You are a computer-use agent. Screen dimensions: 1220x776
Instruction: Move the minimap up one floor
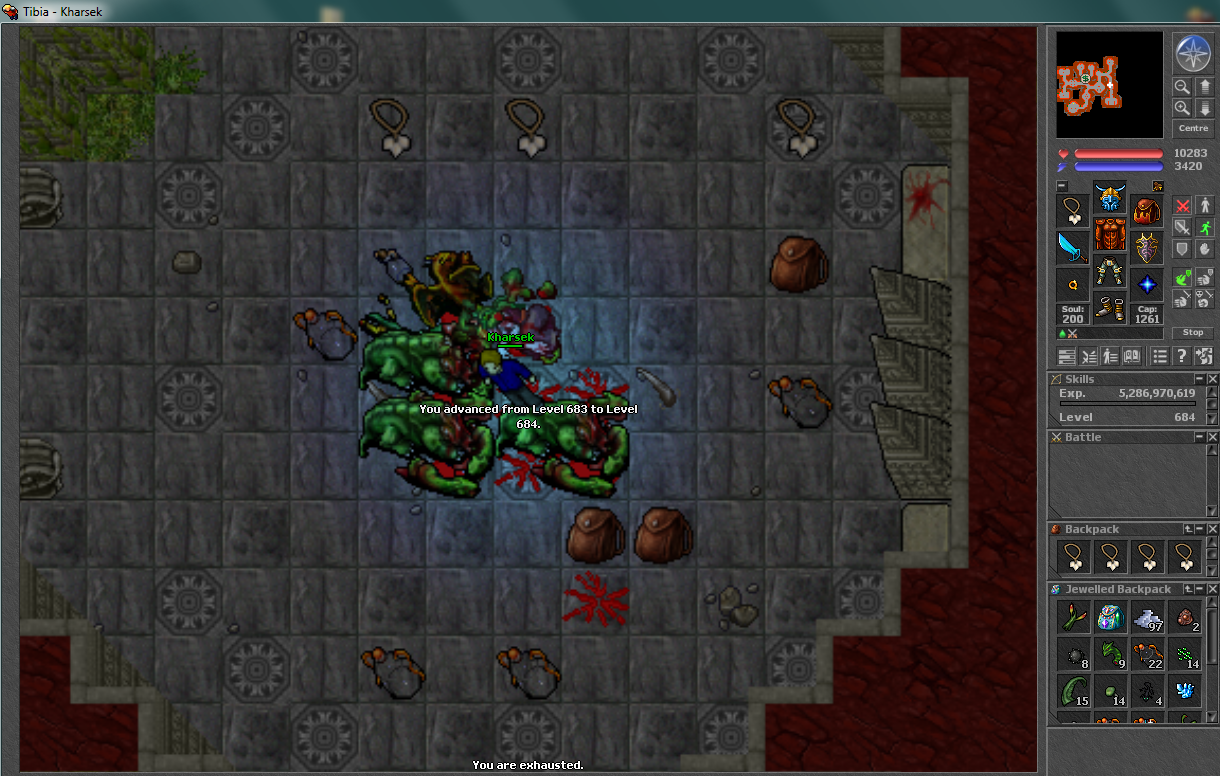1204,87
